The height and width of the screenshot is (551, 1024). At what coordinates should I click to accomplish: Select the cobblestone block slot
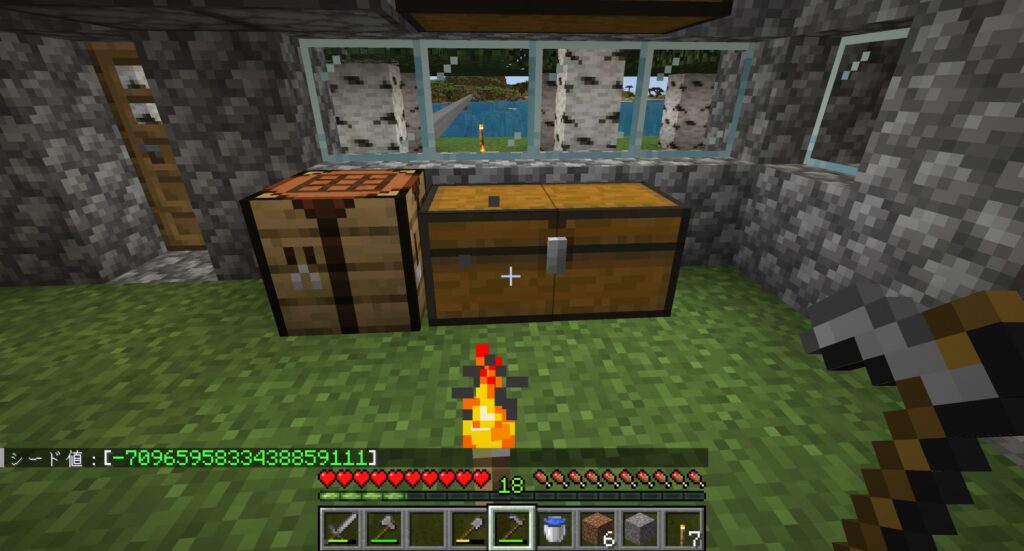click(640, 527)
